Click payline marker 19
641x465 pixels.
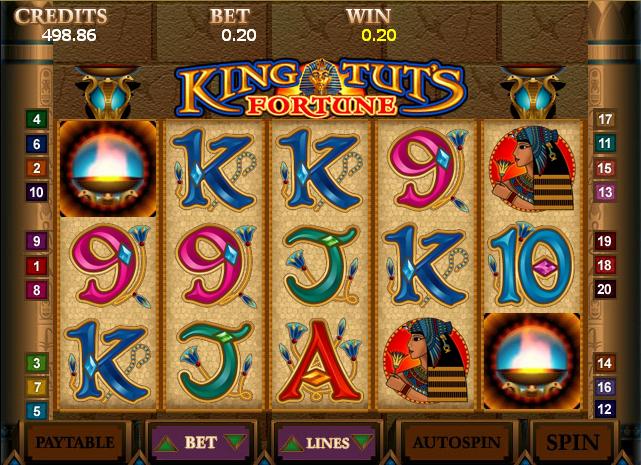coord(604,241)
